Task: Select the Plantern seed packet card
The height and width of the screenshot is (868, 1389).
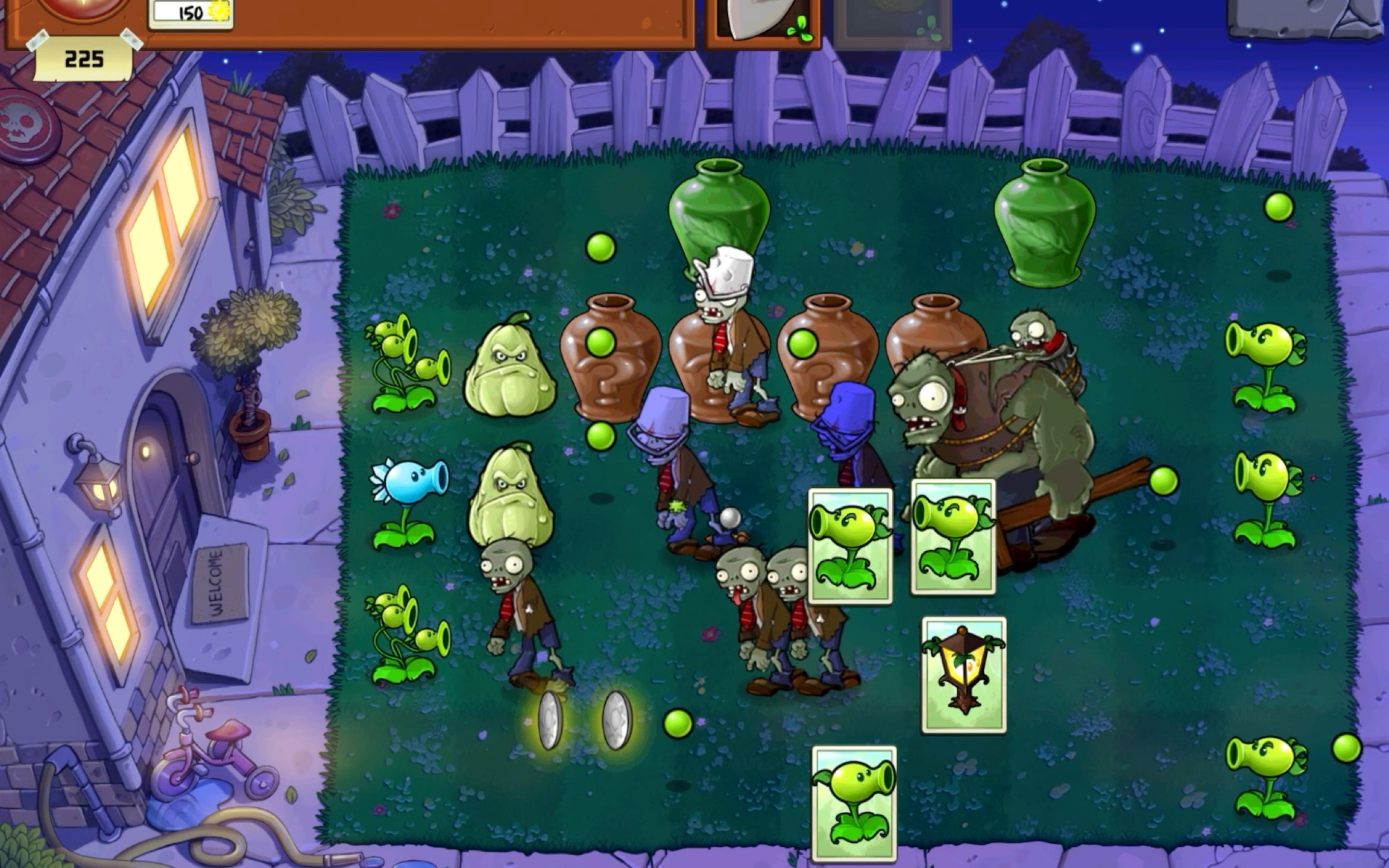Action: click(964, 675)
